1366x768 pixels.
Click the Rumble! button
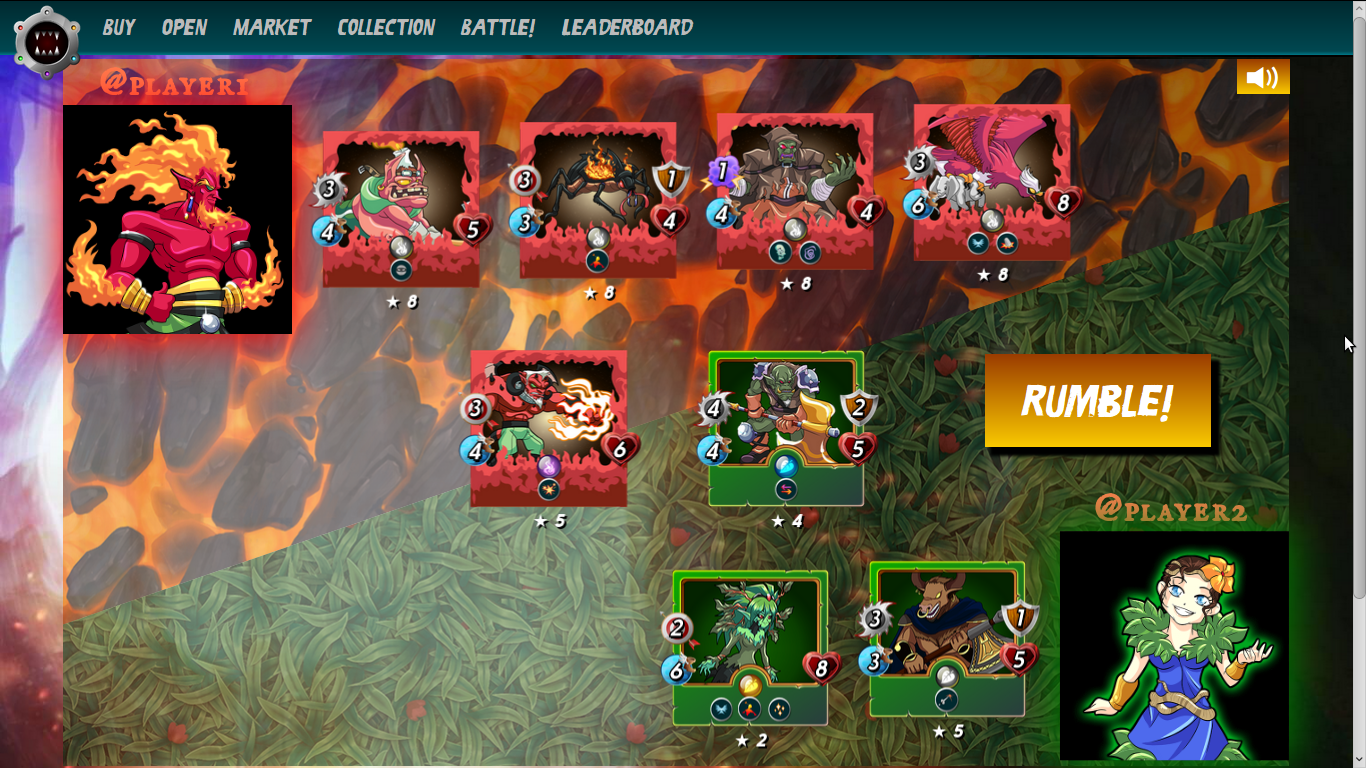[x=1097, y=401]
